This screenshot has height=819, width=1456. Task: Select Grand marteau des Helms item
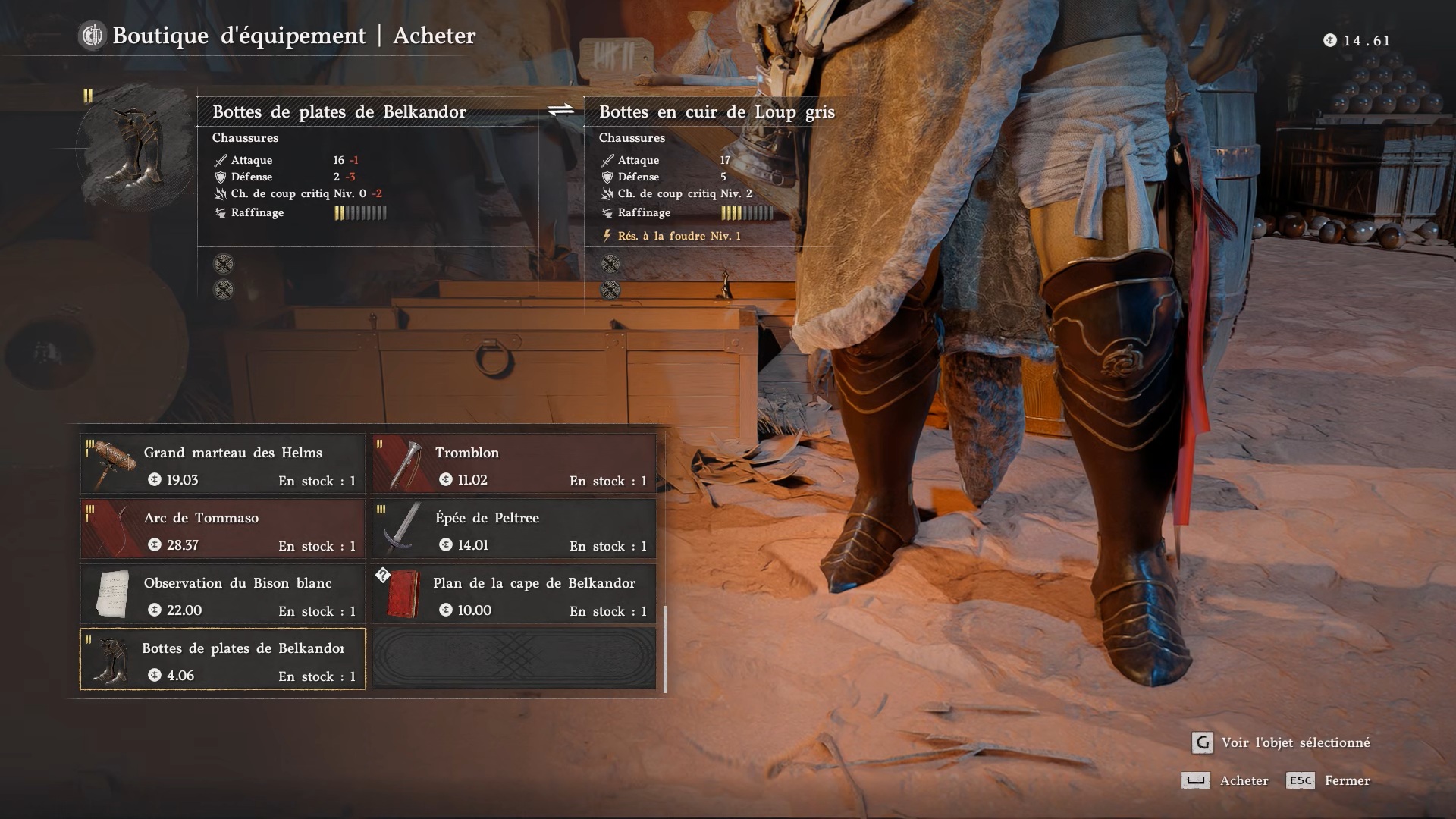pos(223,464)
